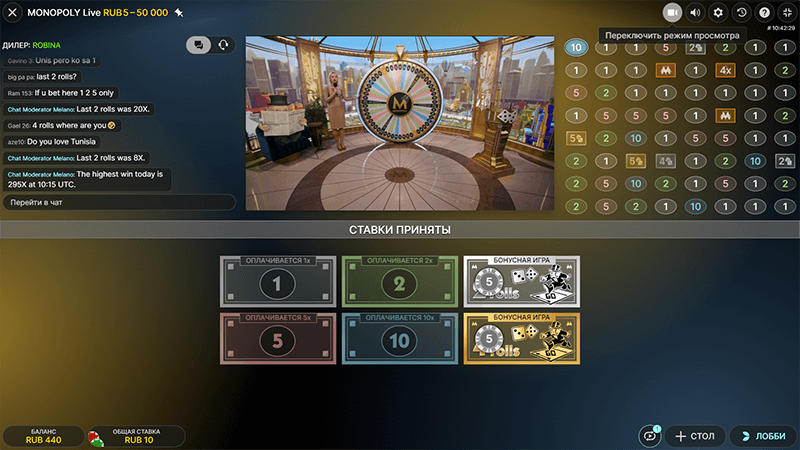Show the game history clock icon
The image size is (800, 450).
click(x=741, y=12)
